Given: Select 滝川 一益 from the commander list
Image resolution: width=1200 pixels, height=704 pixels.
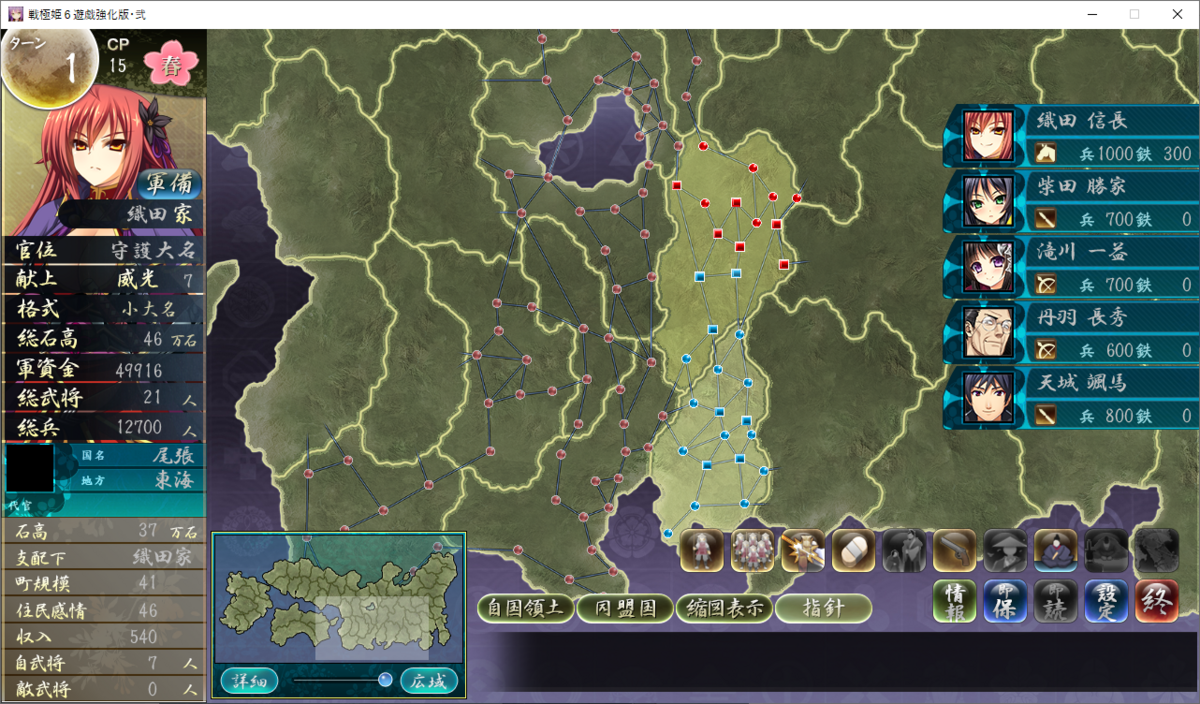Looking at the screenshot, I should (1070, 267).
